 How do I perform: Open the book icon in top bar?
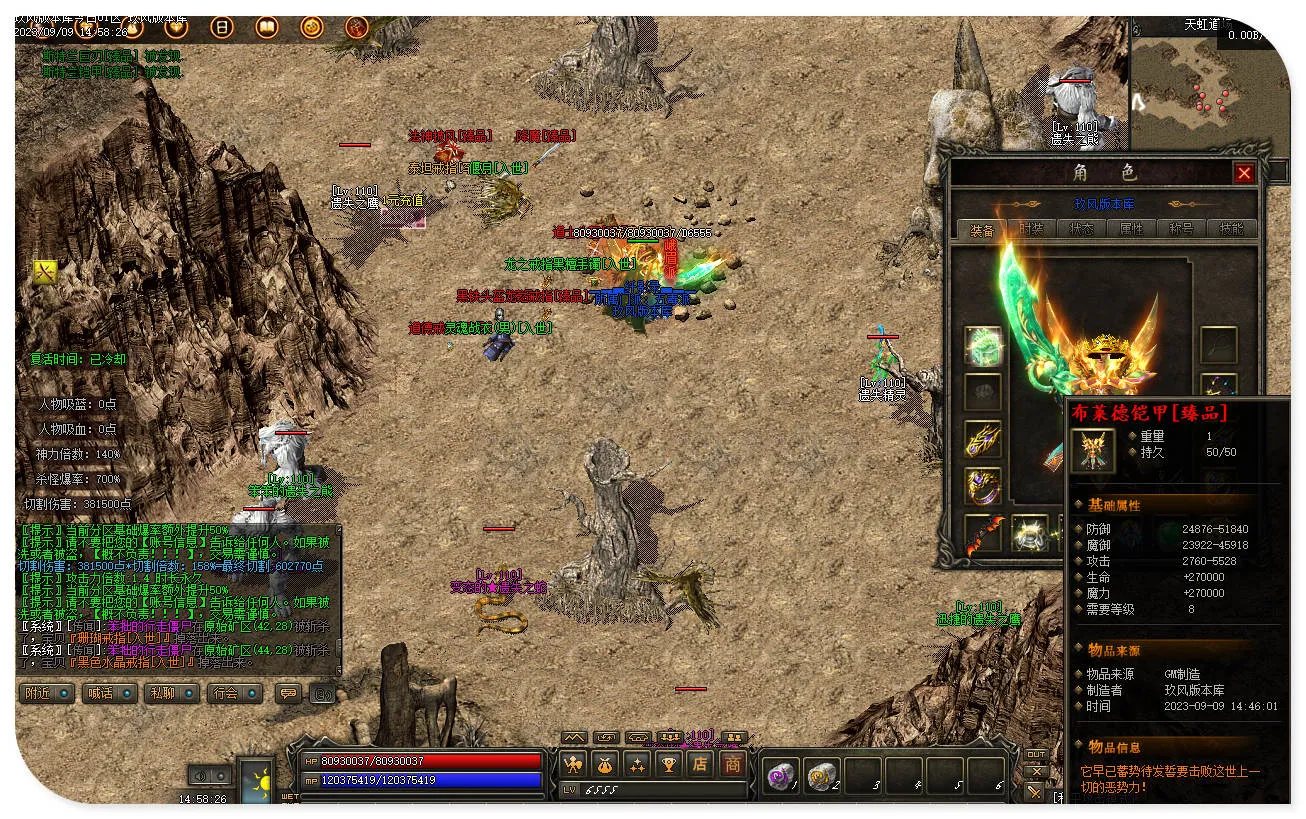[x=267, y=27]
